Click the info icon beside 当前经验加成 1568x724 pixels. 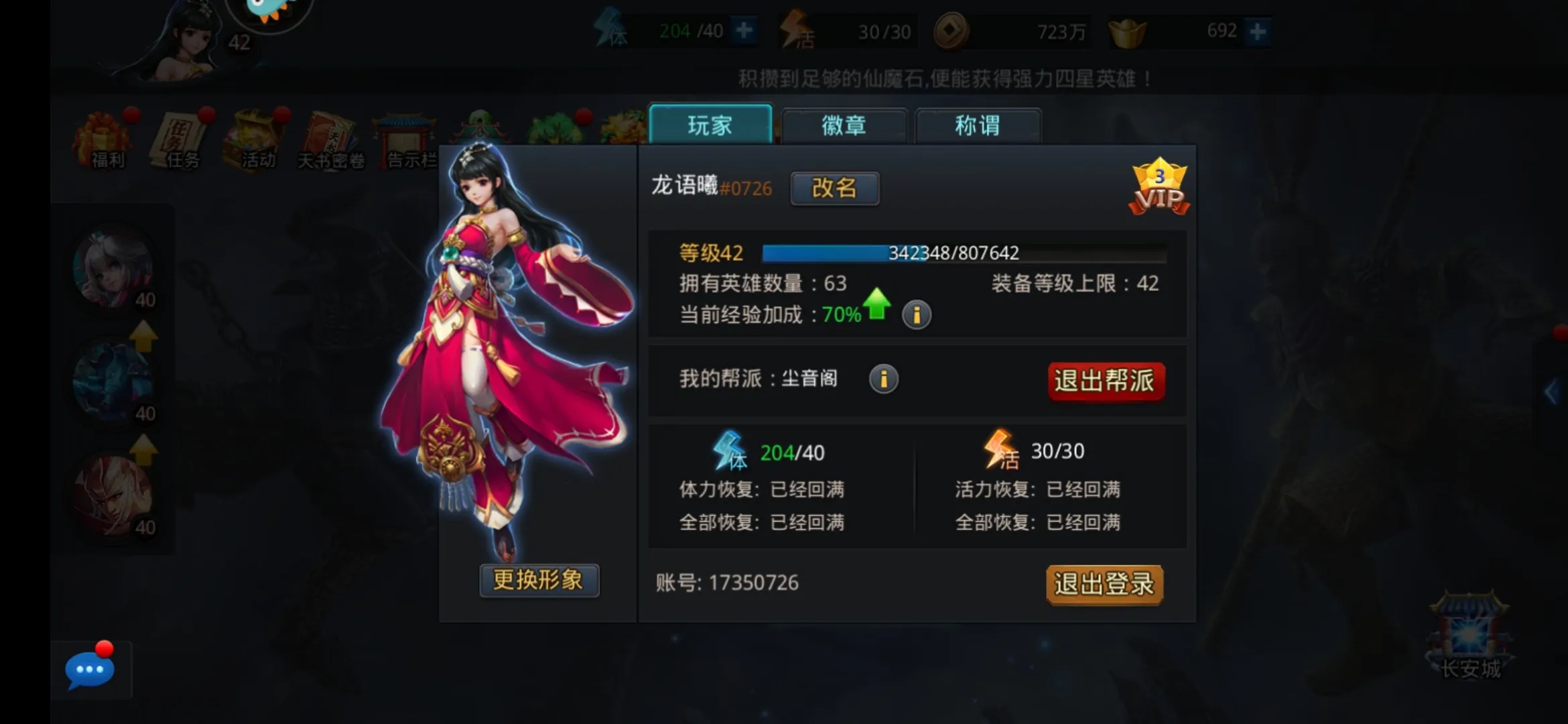point(917,314)
